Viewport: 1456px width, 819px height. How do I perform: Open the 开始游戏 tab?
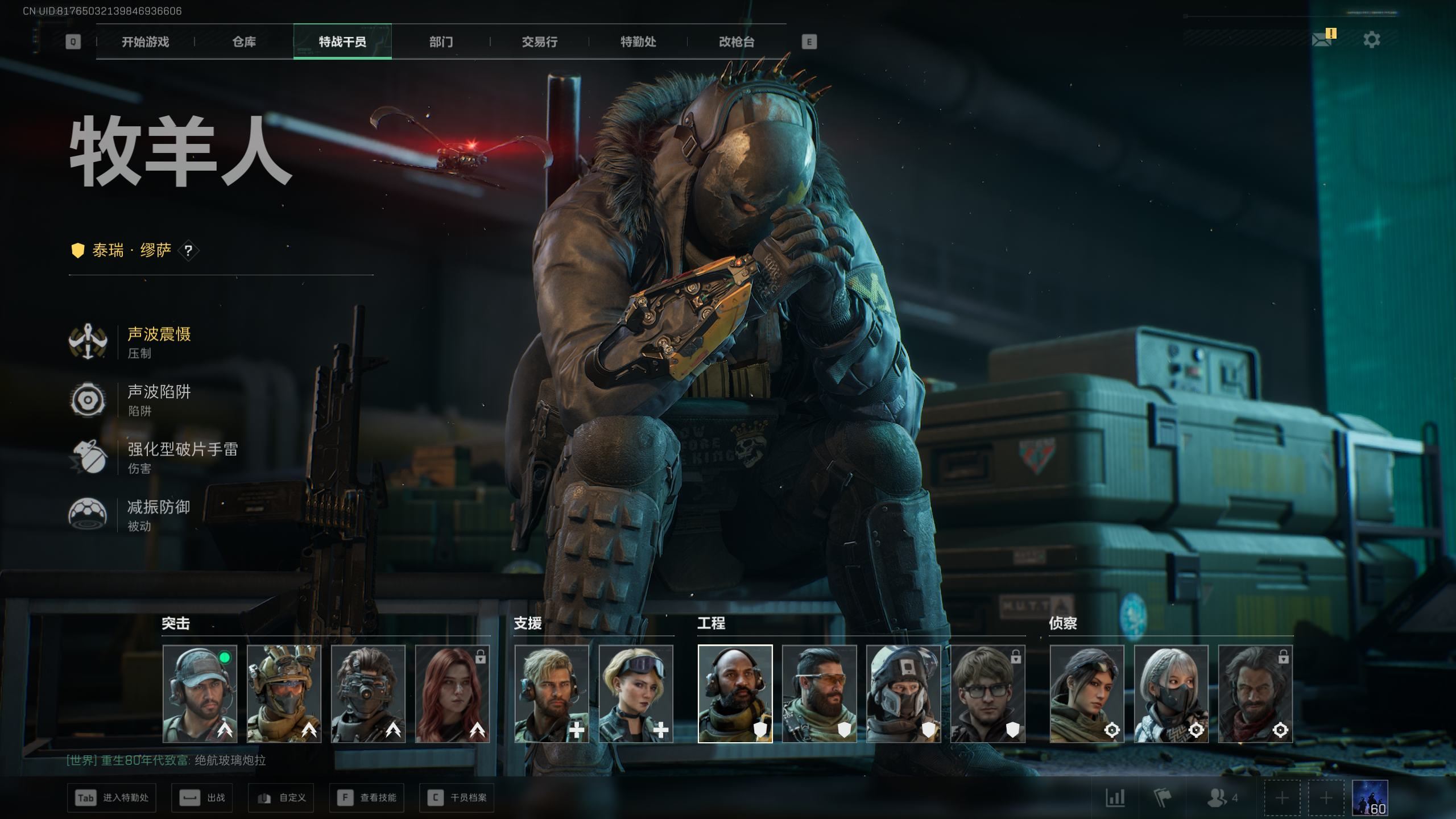point(145,42)
